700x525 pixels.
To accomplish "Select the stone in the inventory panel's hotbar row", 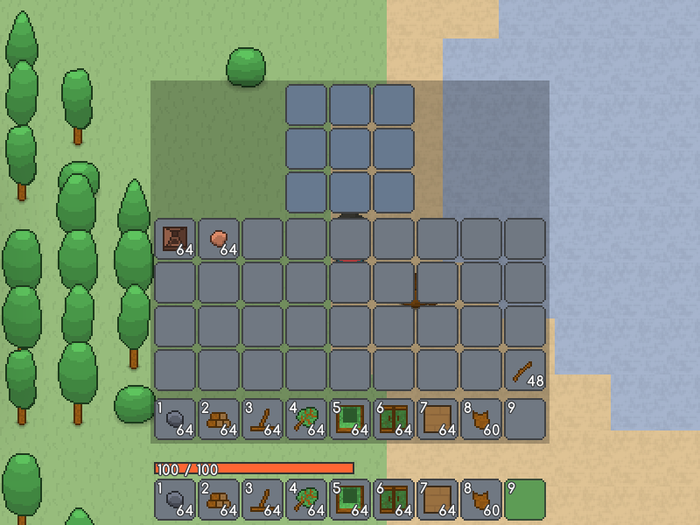I will 175,419.
